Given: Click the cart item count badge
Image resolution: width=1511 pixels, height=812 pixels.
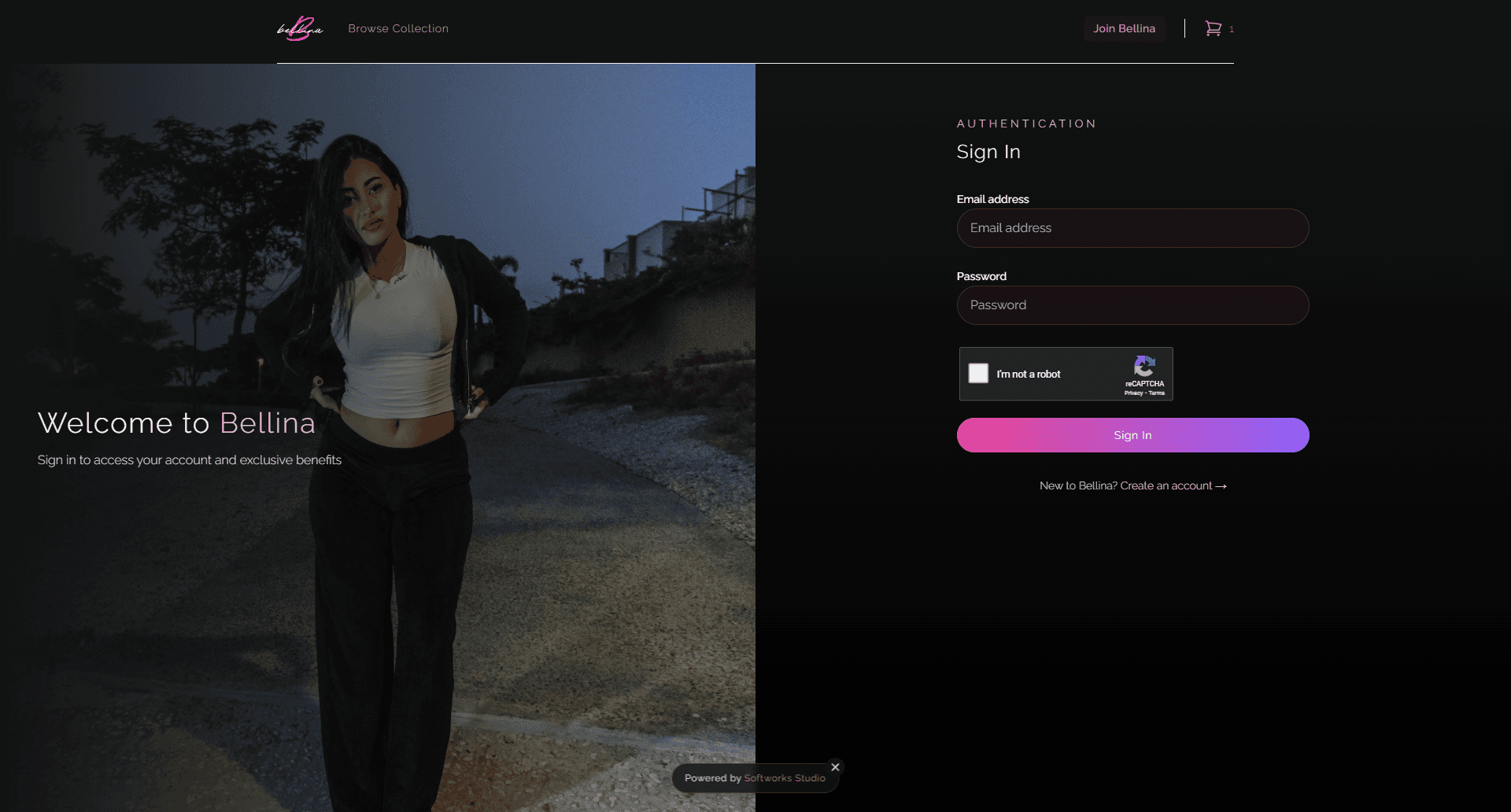Looking at the screenshot, I should pos(1232,29).
